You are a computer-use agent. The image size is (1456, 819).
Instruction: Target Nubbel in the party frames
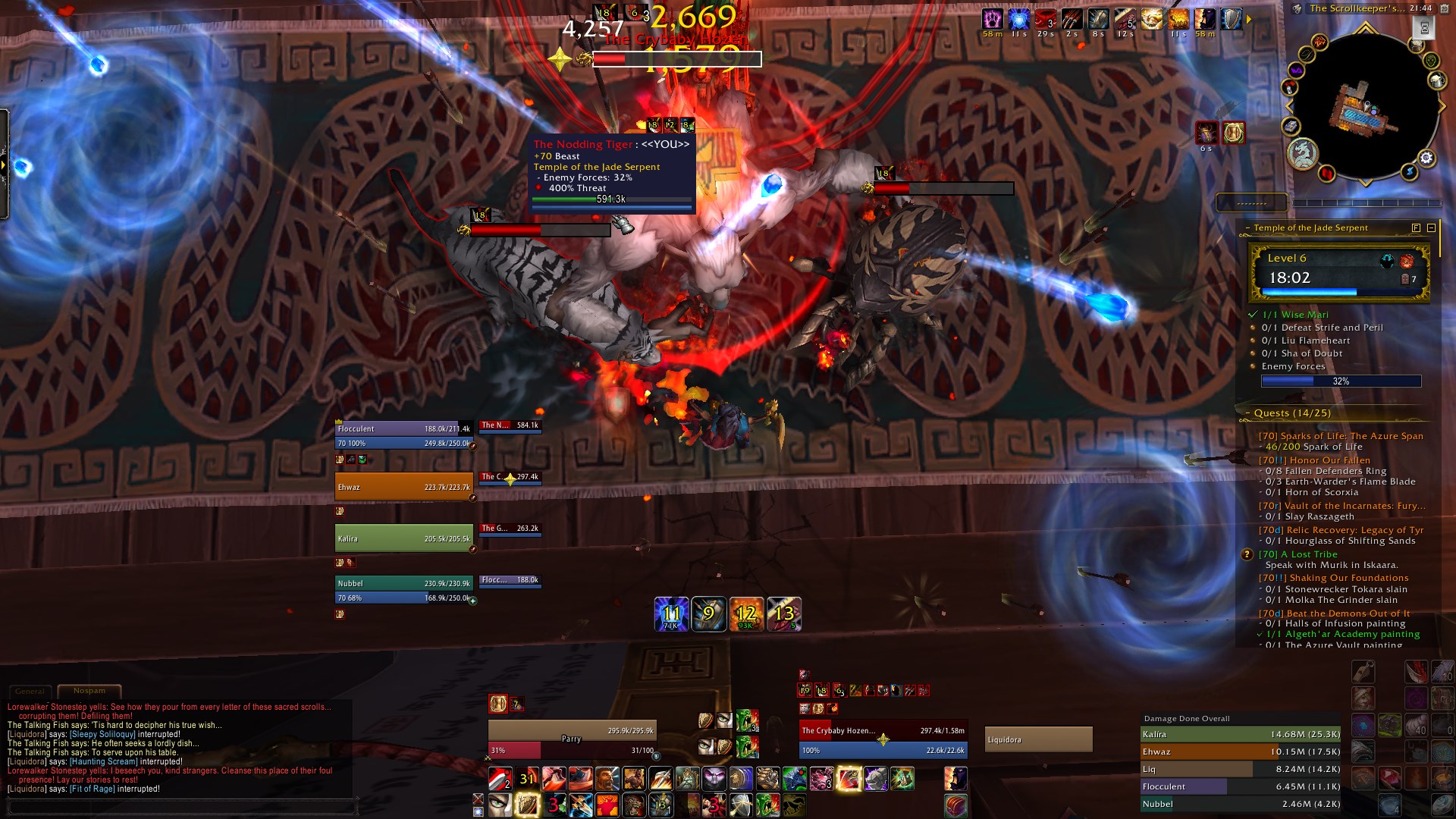pyautogui.click(x=403, y=584)
